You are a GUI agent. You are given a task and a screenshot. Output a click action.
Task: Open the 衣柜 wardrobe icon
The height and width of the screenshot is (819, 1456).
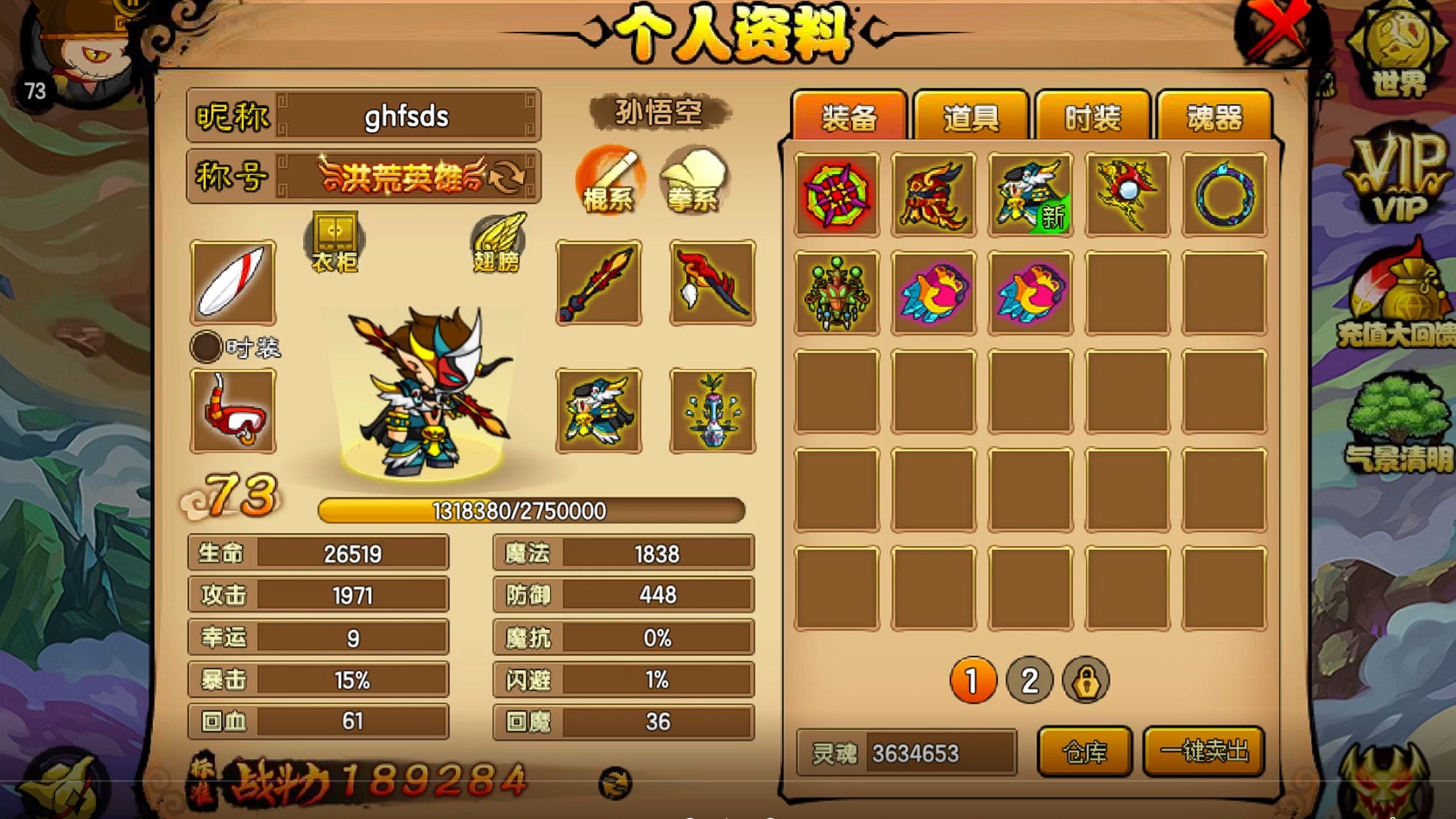pos(333,240)
